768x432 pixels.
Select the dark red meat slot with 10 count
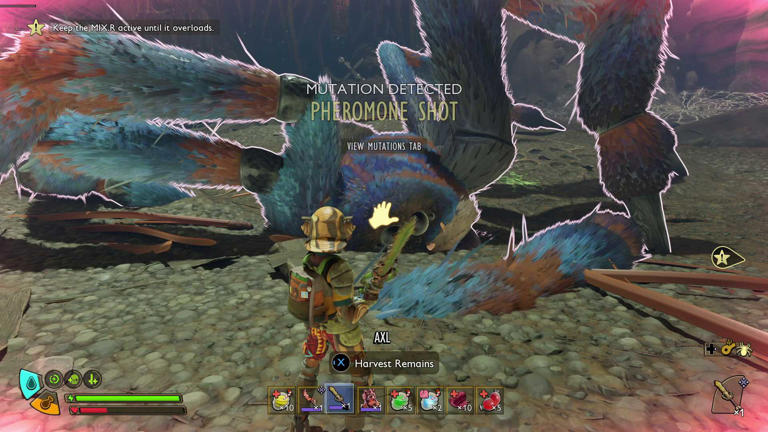click(x=459, y=400)
